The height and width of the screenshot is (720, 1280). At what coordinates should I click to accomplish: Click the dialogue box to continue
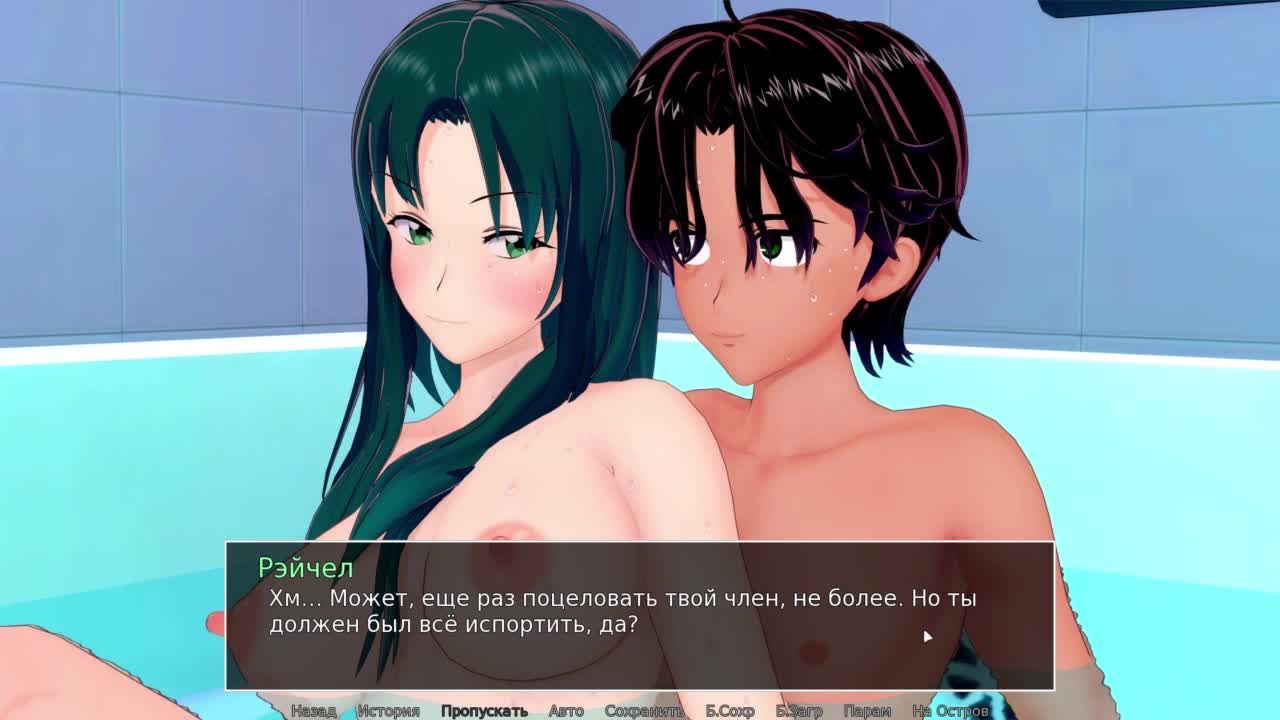[x=640, y=615]
